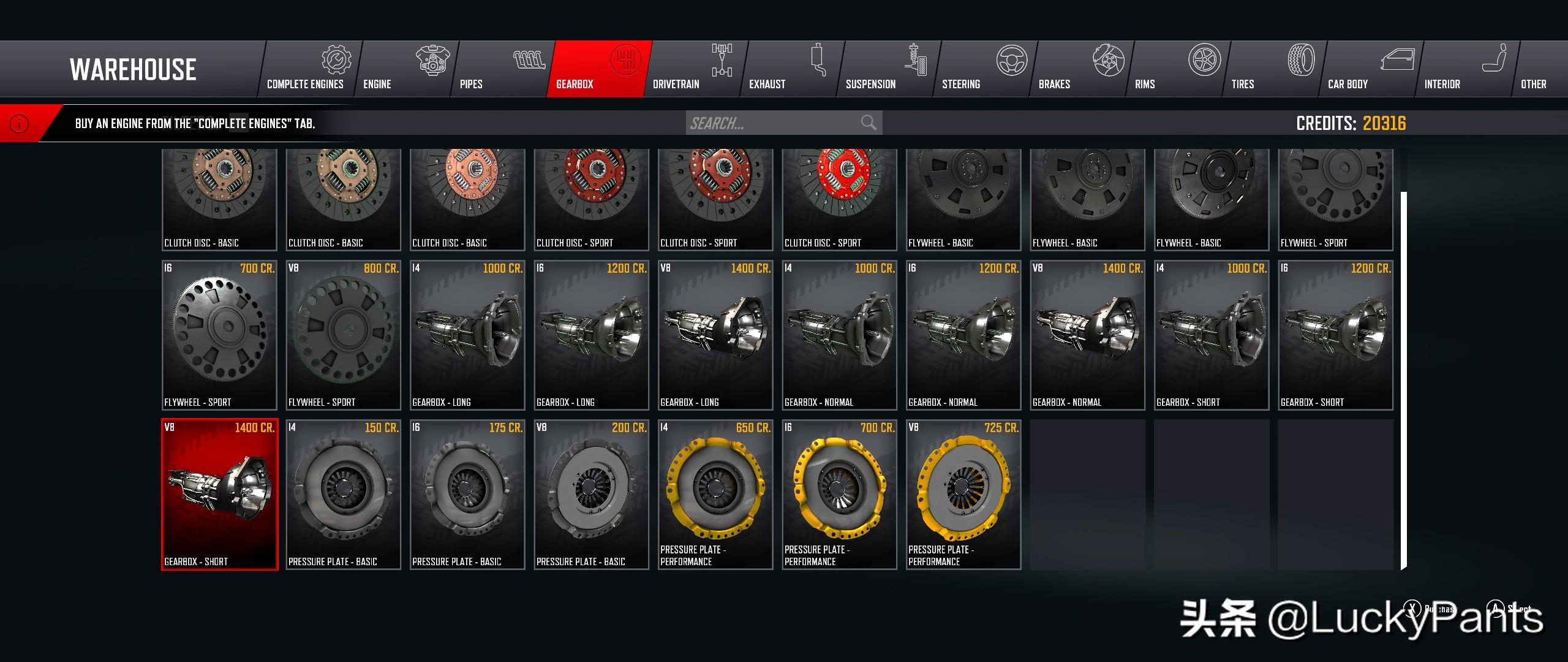Choose the Steering category
This screenshot has width=1568, height=662.
984,69
